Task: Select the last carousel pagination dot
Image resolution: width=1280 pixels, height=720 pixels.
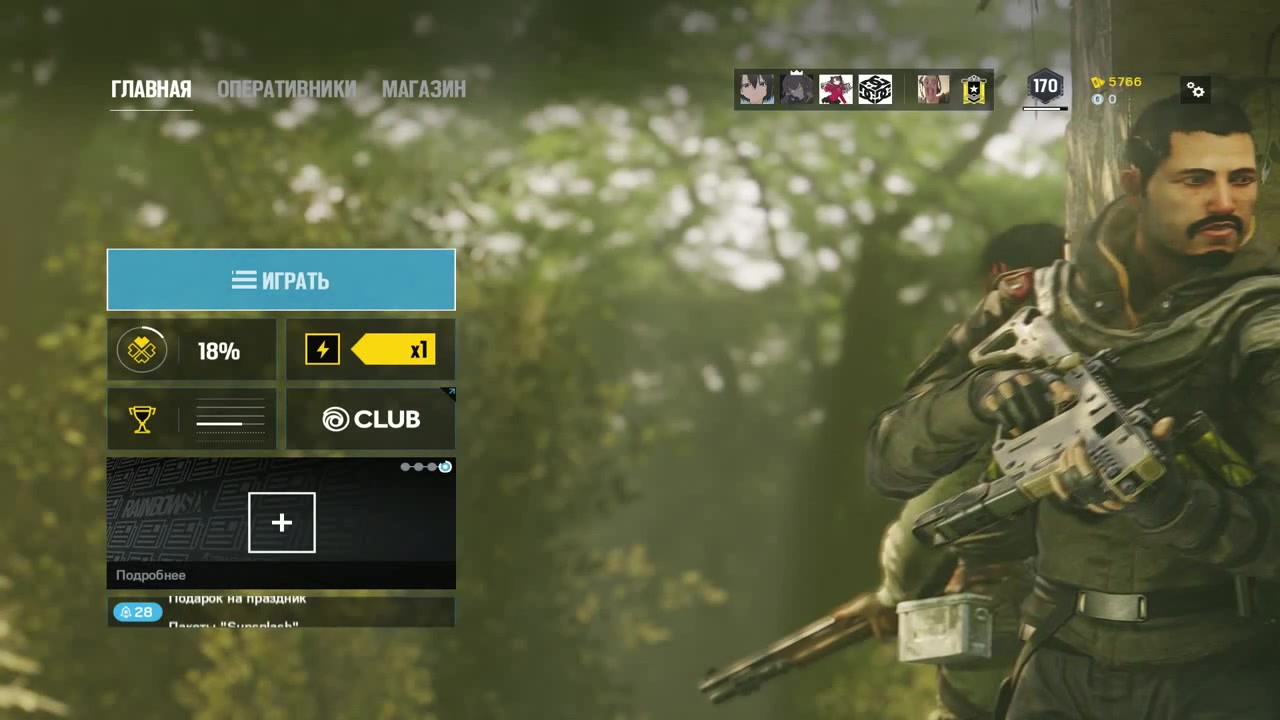Action: (445, 466)
